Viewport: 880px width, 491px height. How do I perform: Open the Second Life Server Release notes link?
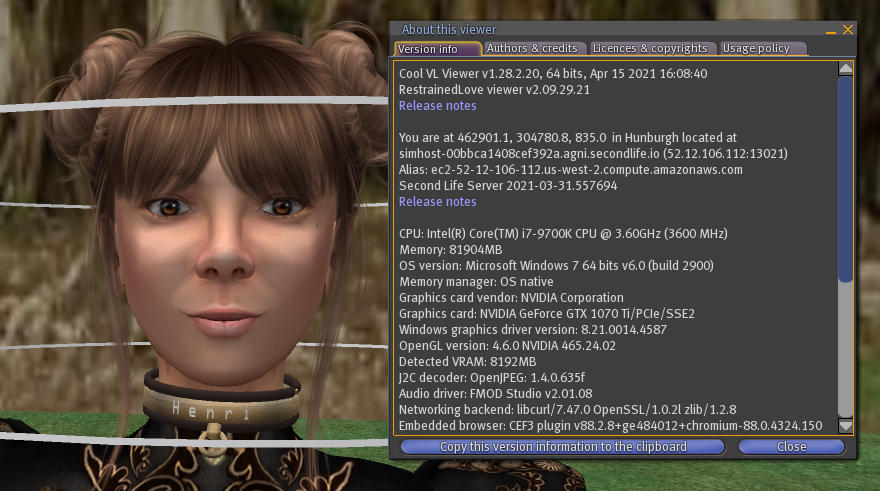437,202
